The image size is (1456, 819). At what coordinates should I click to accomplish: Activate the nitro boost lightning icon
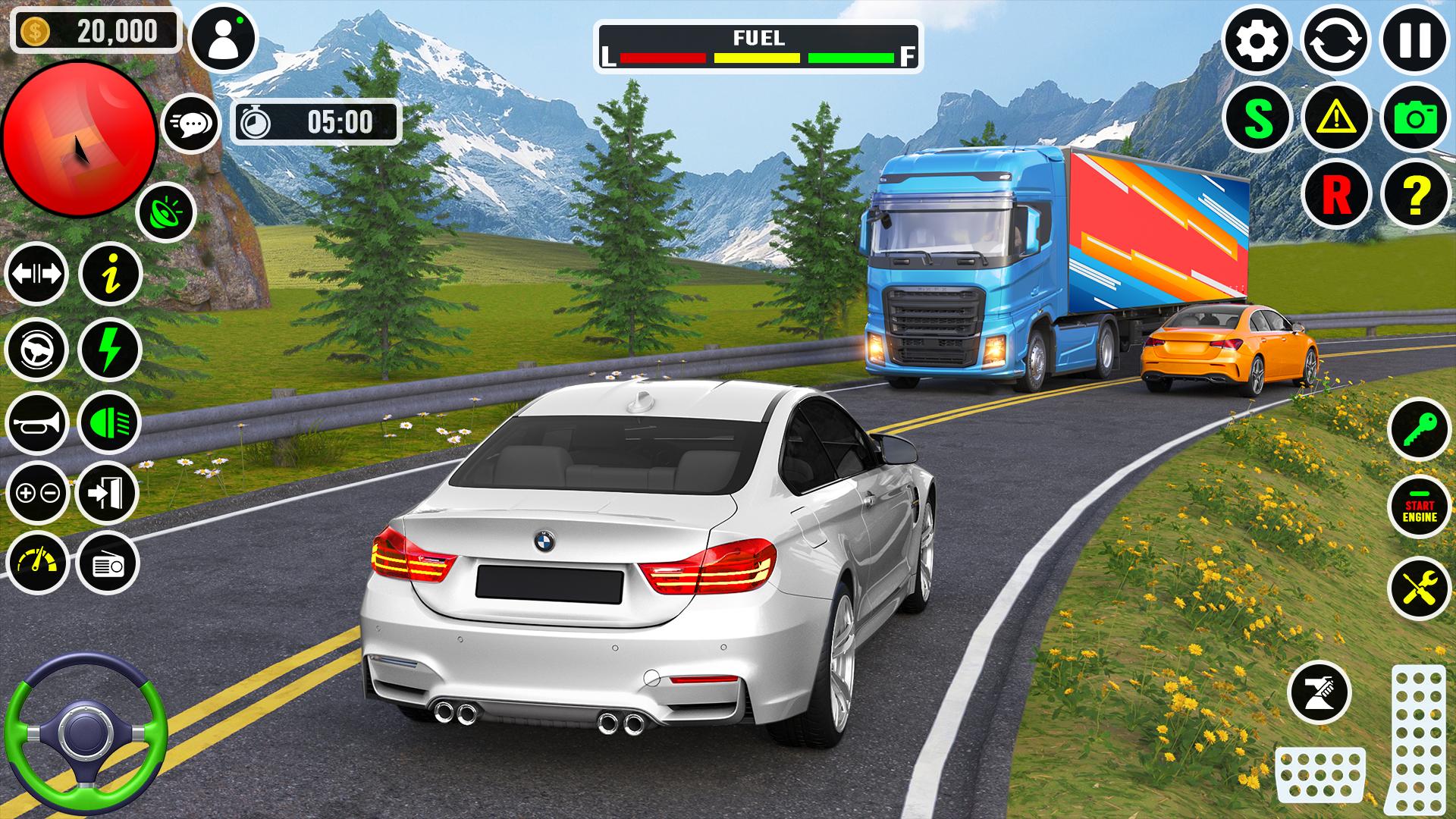111,349
